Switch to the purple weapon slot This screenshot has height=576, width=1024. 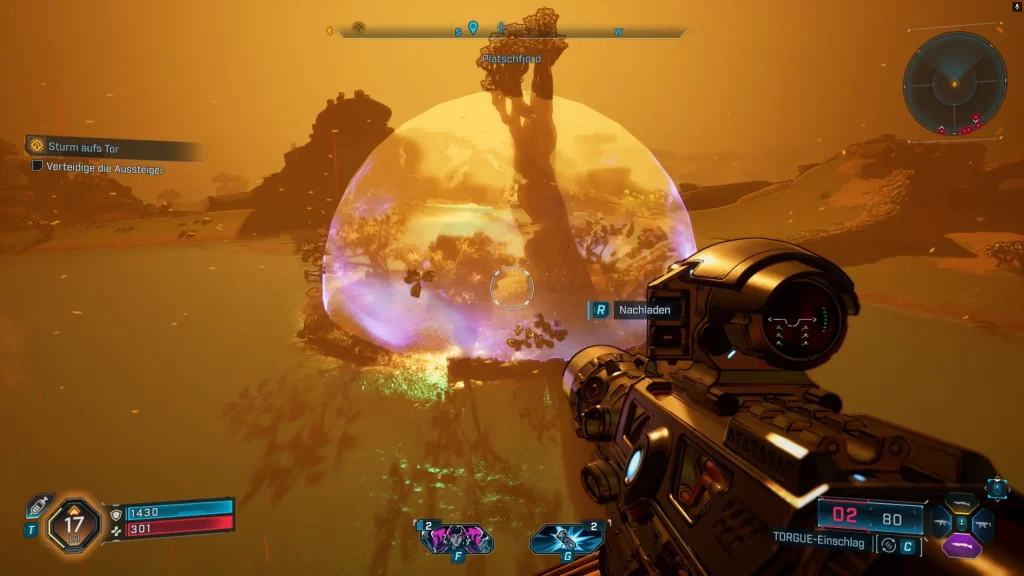tap(961, 546)
